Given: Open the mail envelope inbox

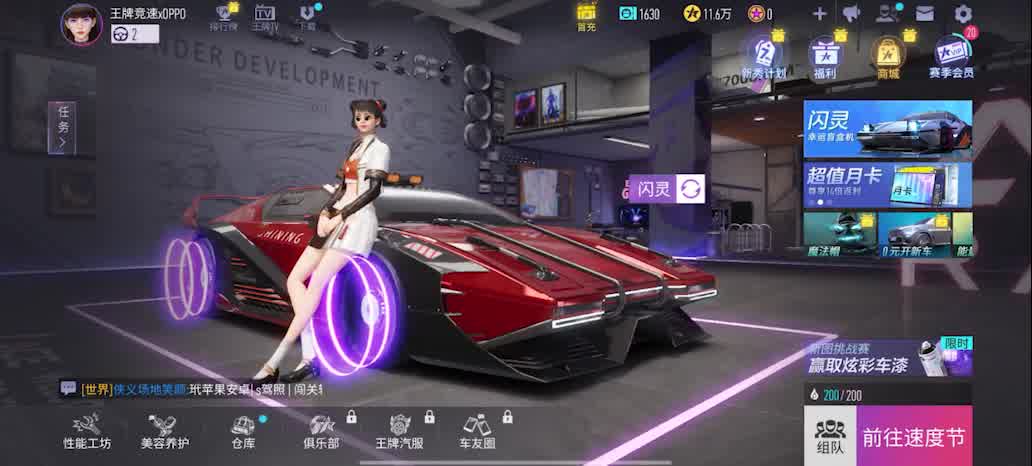Looking at the screenshot, I should [x=925, y=14].
